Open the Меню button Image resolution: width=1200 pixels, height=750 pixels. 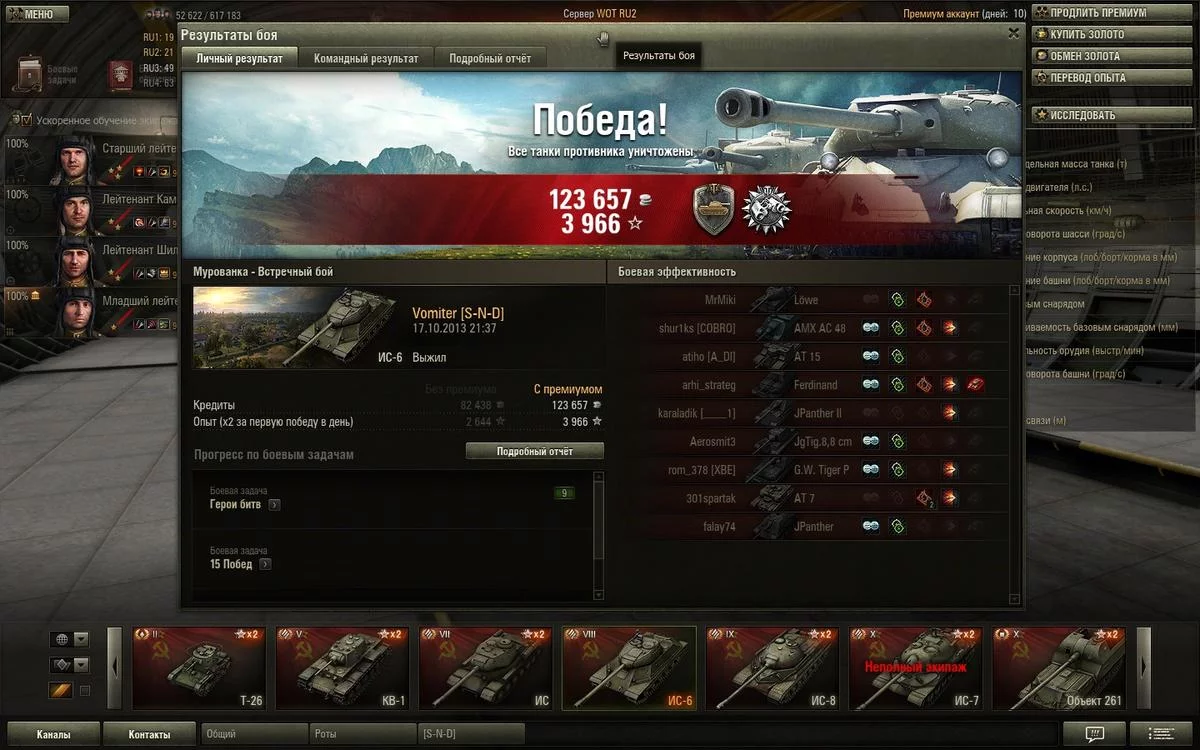pyautogui.click(x=35, y=14)
